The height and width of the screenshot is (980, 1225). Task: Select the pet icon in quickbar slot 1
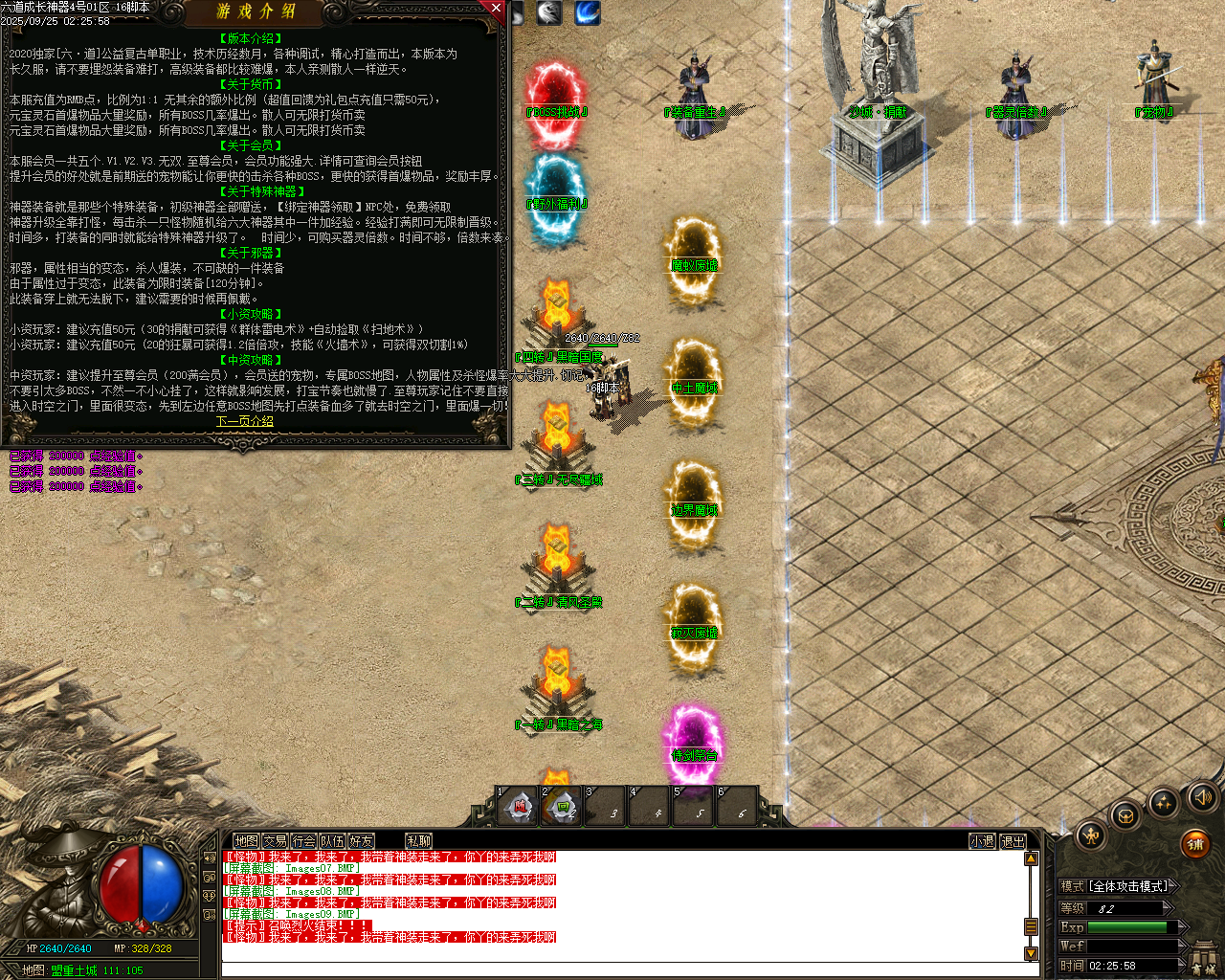click(518, 807)
